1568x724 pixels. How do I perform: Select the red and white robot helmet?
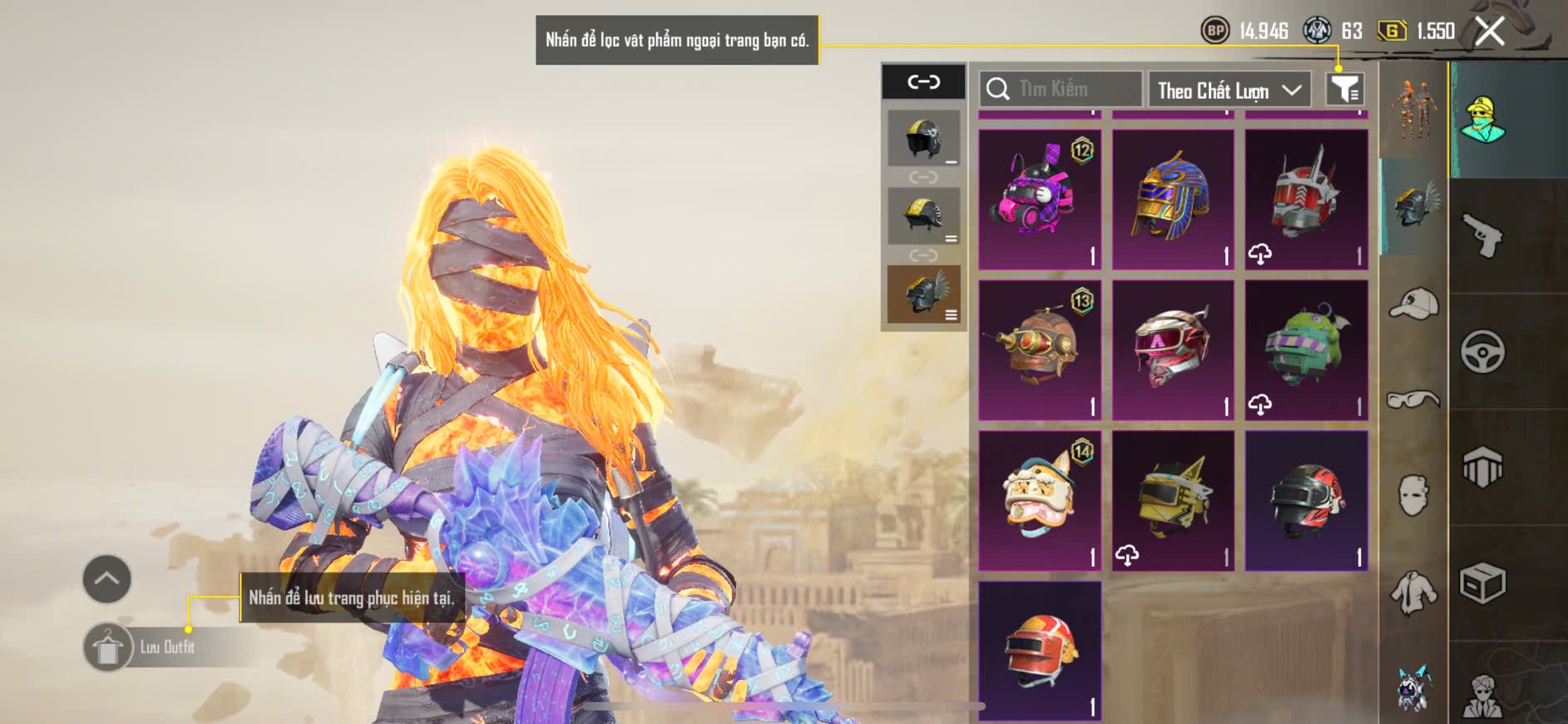1306,200
